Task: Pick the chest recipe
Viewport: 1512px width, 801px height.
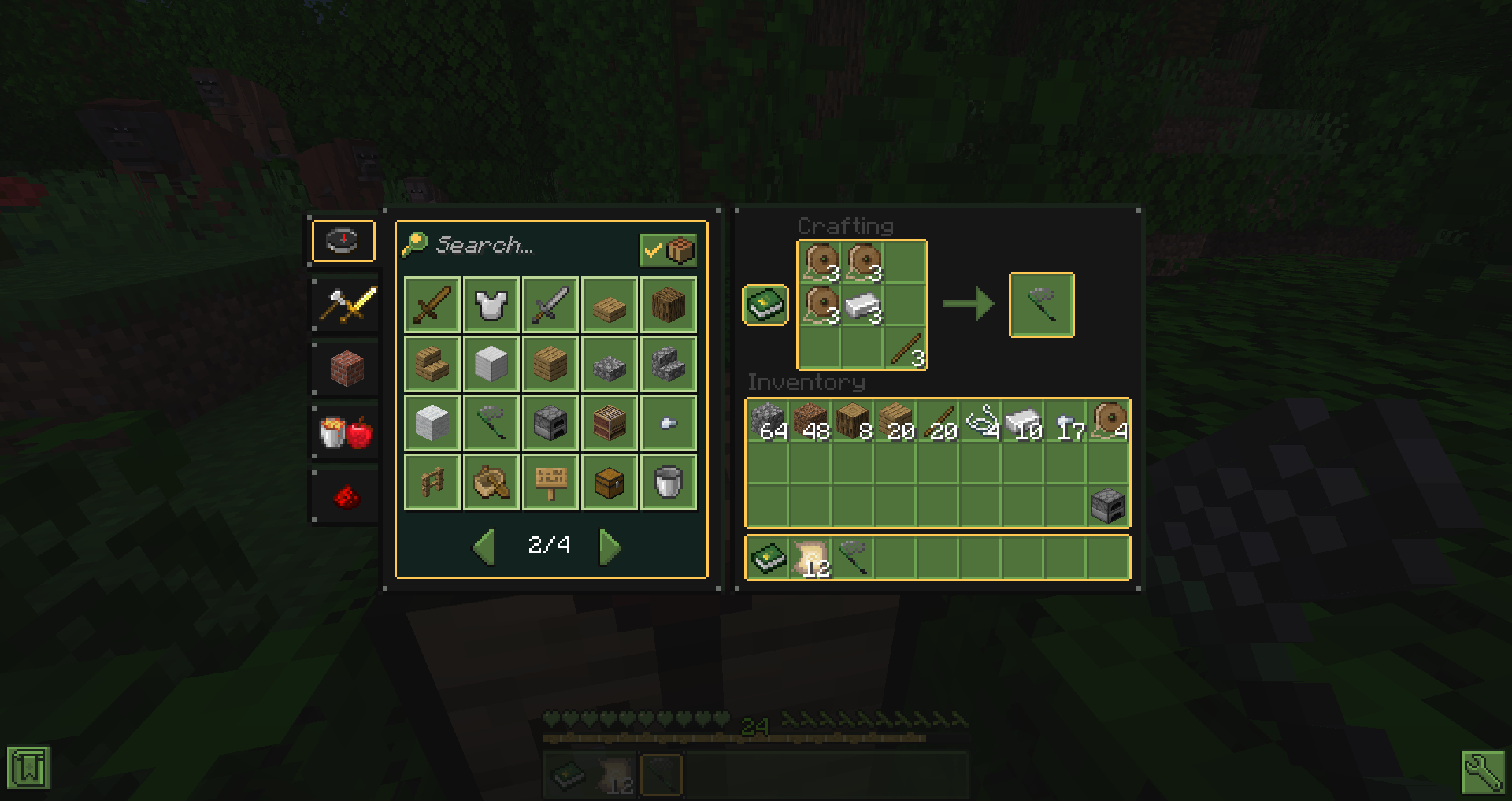Action: tap(610, 482)
